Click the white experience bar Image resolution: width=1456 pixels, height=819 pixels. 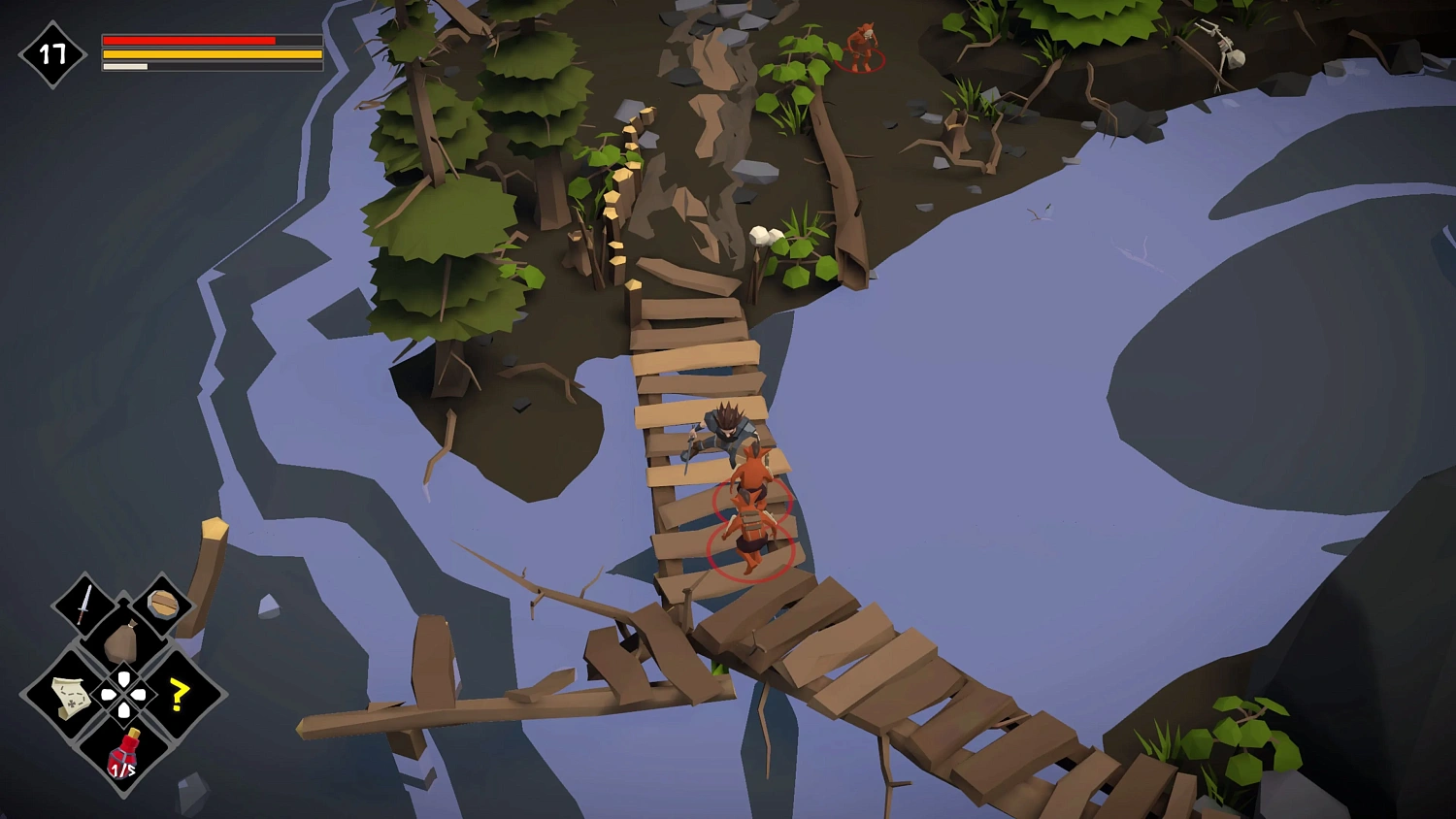pyautogui.click(x=124, y=68)
